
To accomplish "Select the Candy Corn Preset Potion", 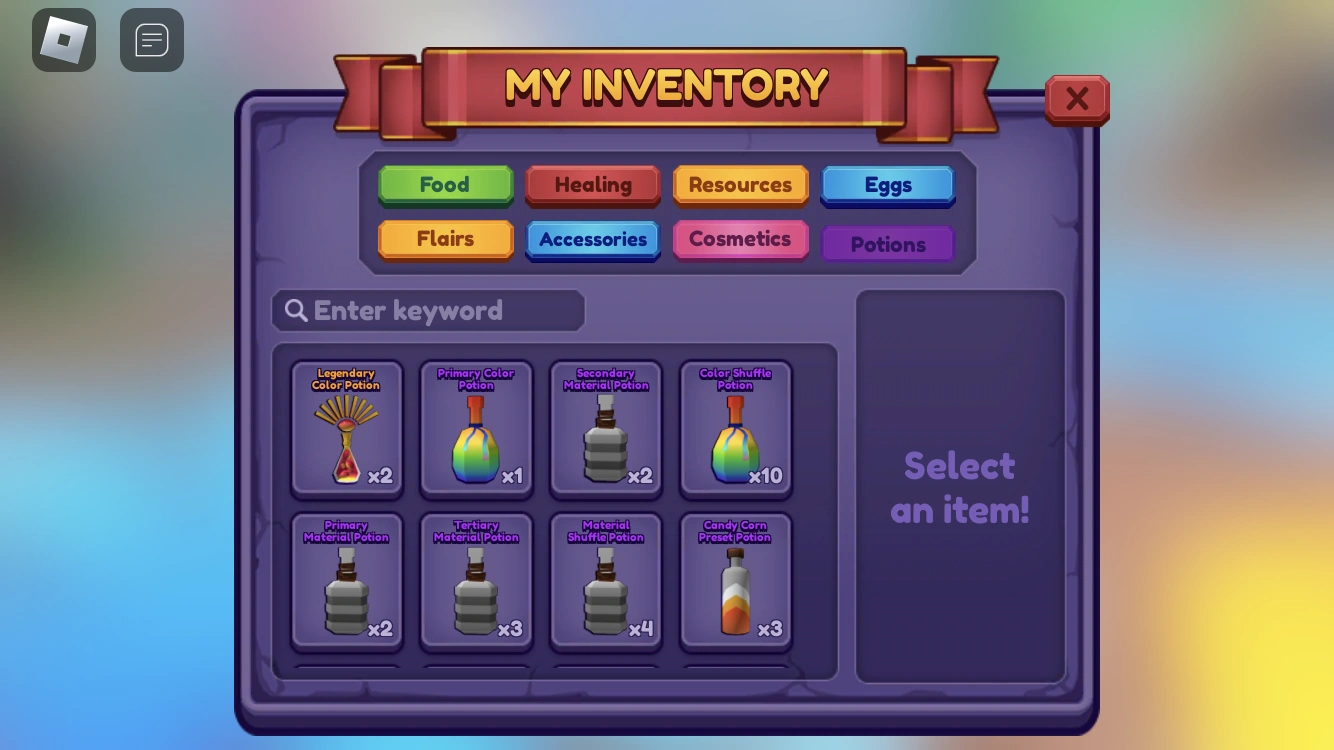I will point(736,580).
